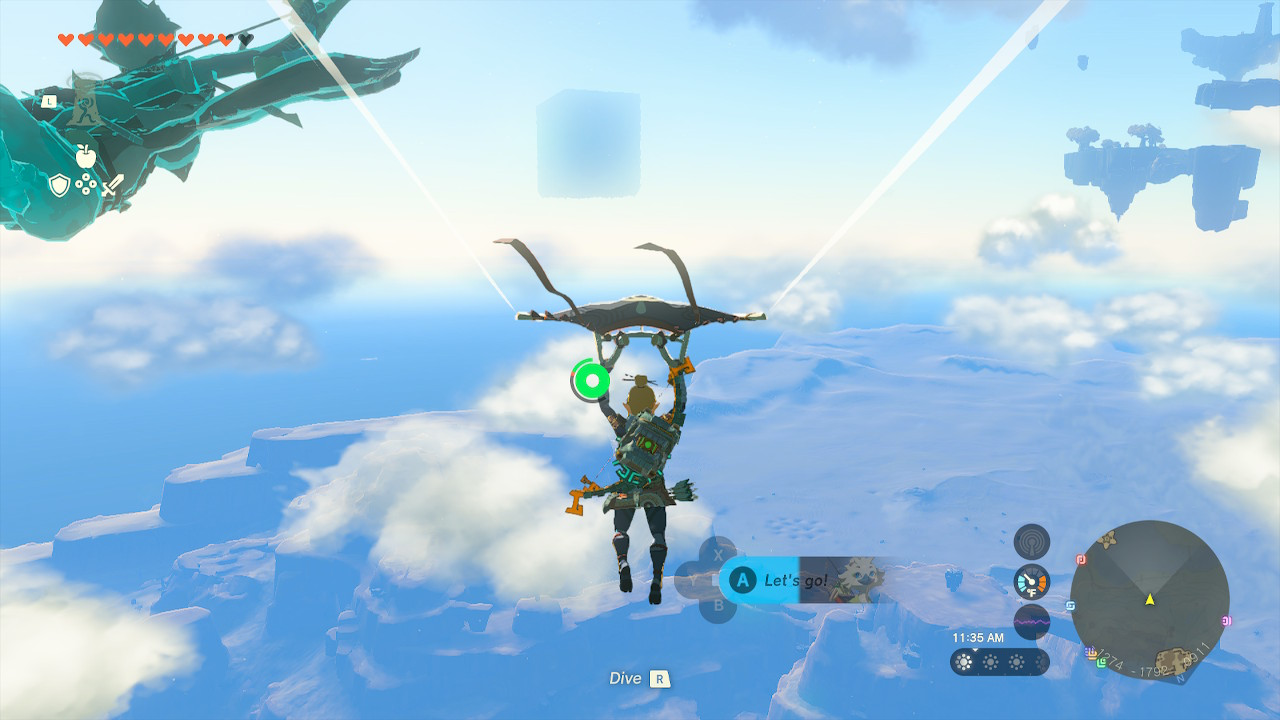This screenshot has height=720, width=1280.
Task: Choose the shield quick-select icon
Action: (60, 185)
